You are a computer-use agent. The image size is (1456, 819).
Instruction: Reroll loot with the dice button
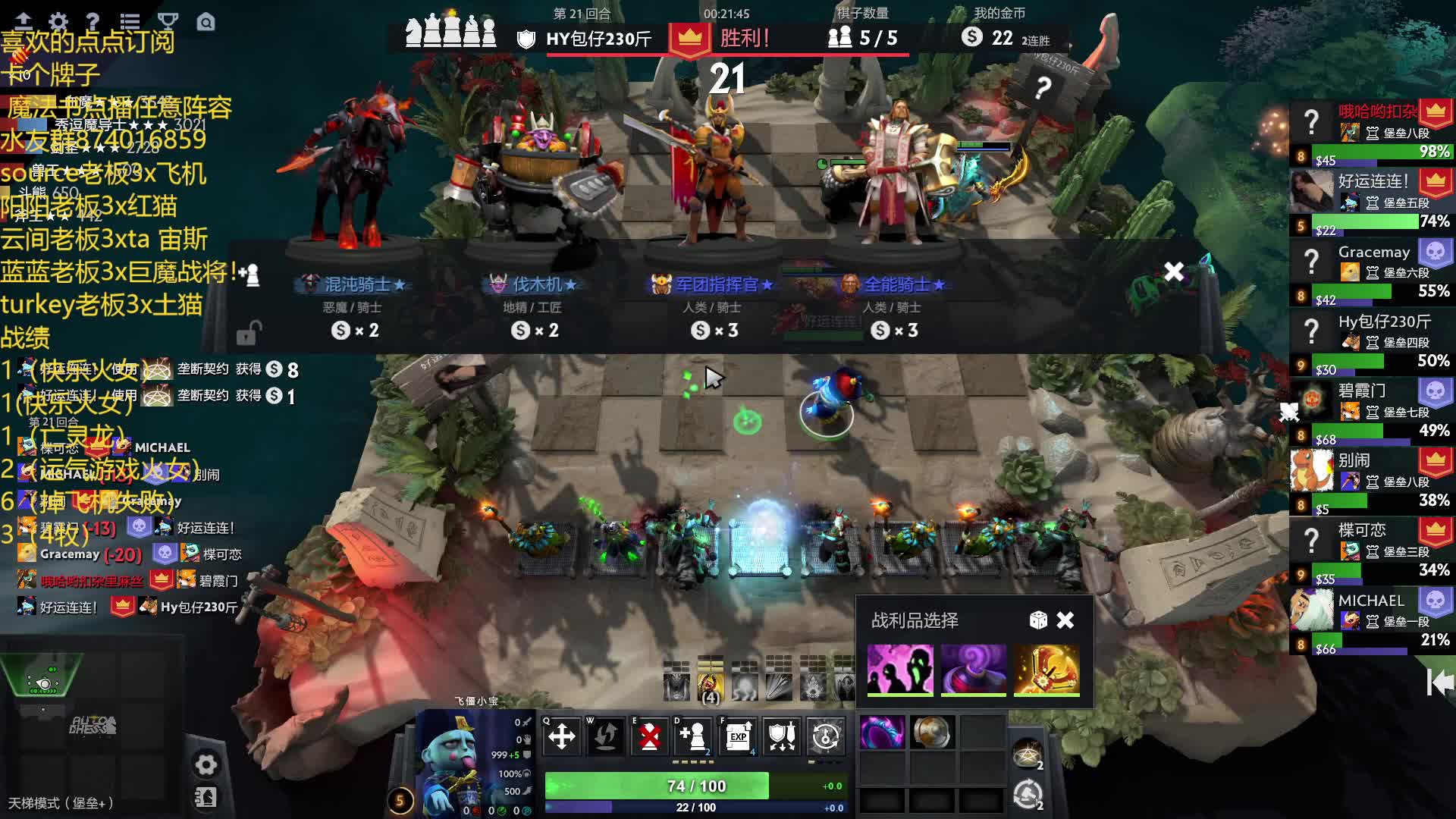click(1038, 620)
